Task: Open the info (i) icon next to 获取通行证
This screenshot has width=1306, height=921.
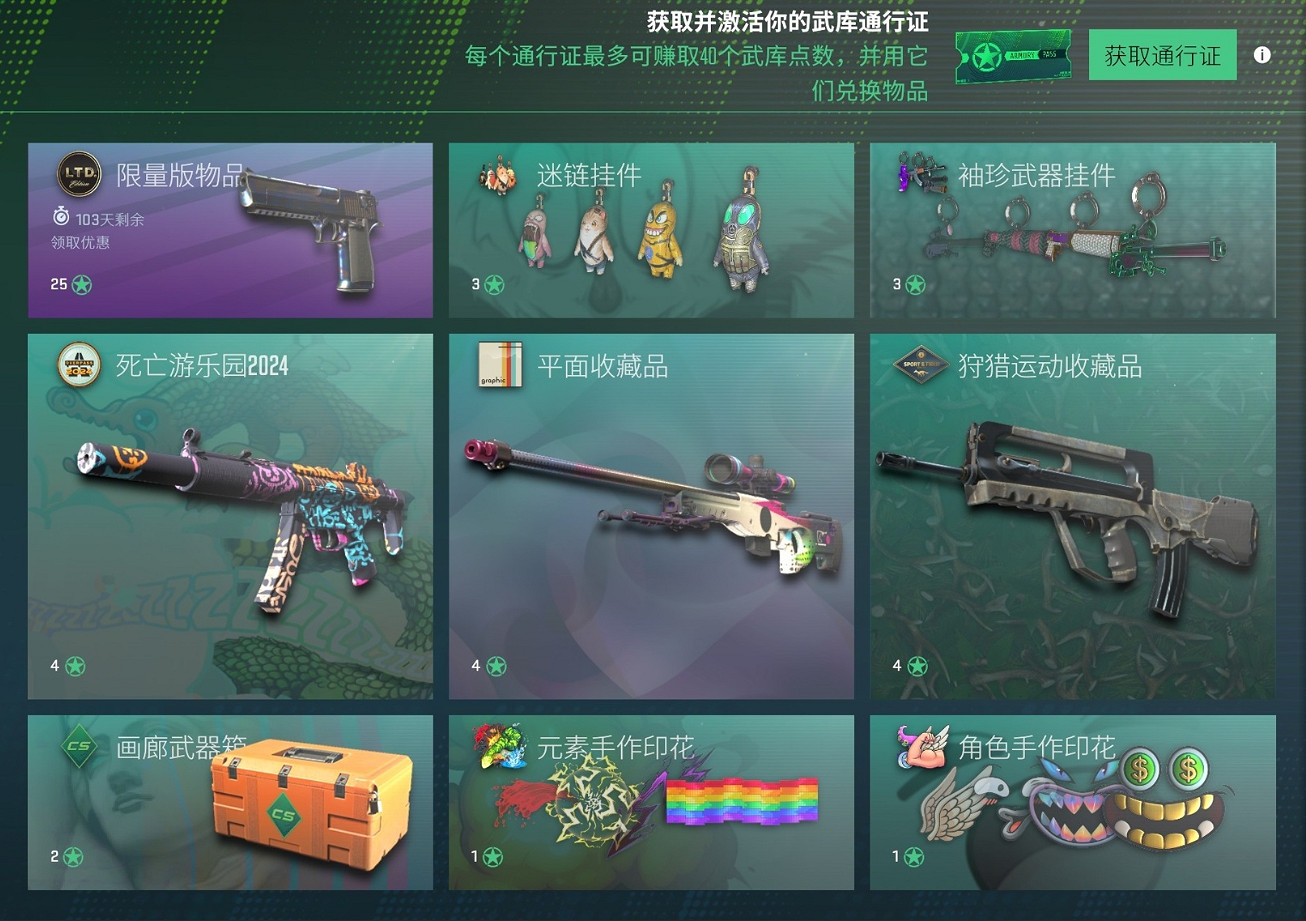Action: tap(1262, 55)
